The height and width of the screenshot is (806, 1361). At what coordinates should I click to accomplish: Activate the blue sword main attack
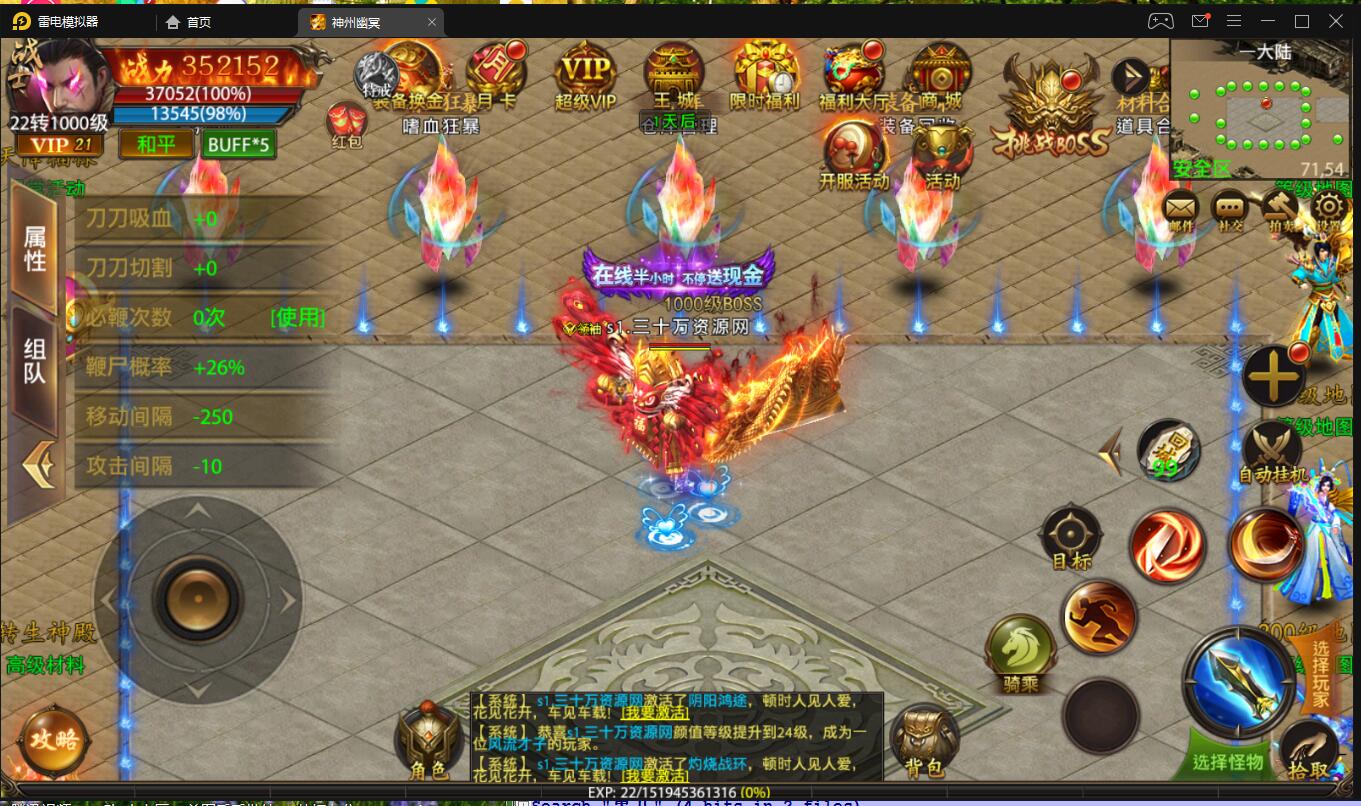1238,681
